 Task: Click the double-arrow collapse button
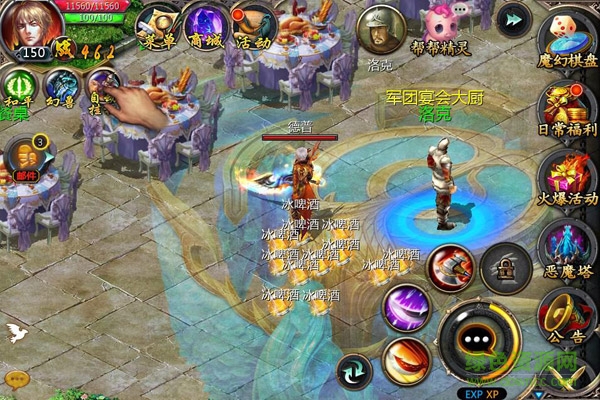[514, 19]
